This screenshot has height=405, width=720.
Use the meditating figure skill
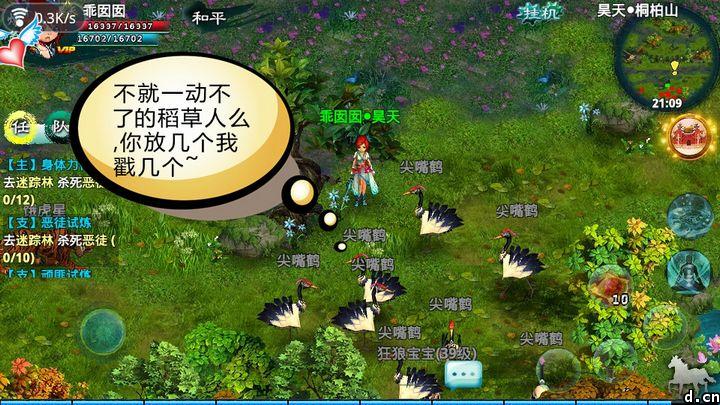690,271
